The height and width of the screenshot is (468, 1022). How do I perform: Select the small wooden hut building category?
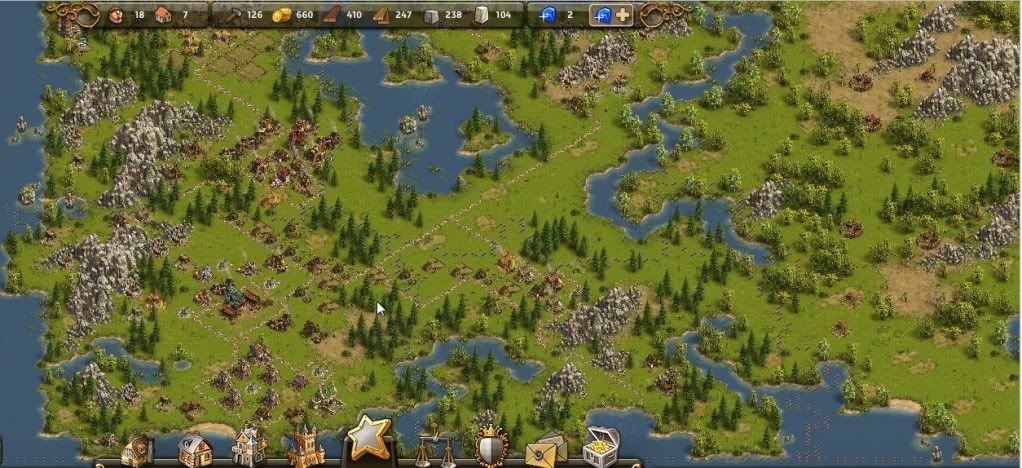click(x=137, y=452)
